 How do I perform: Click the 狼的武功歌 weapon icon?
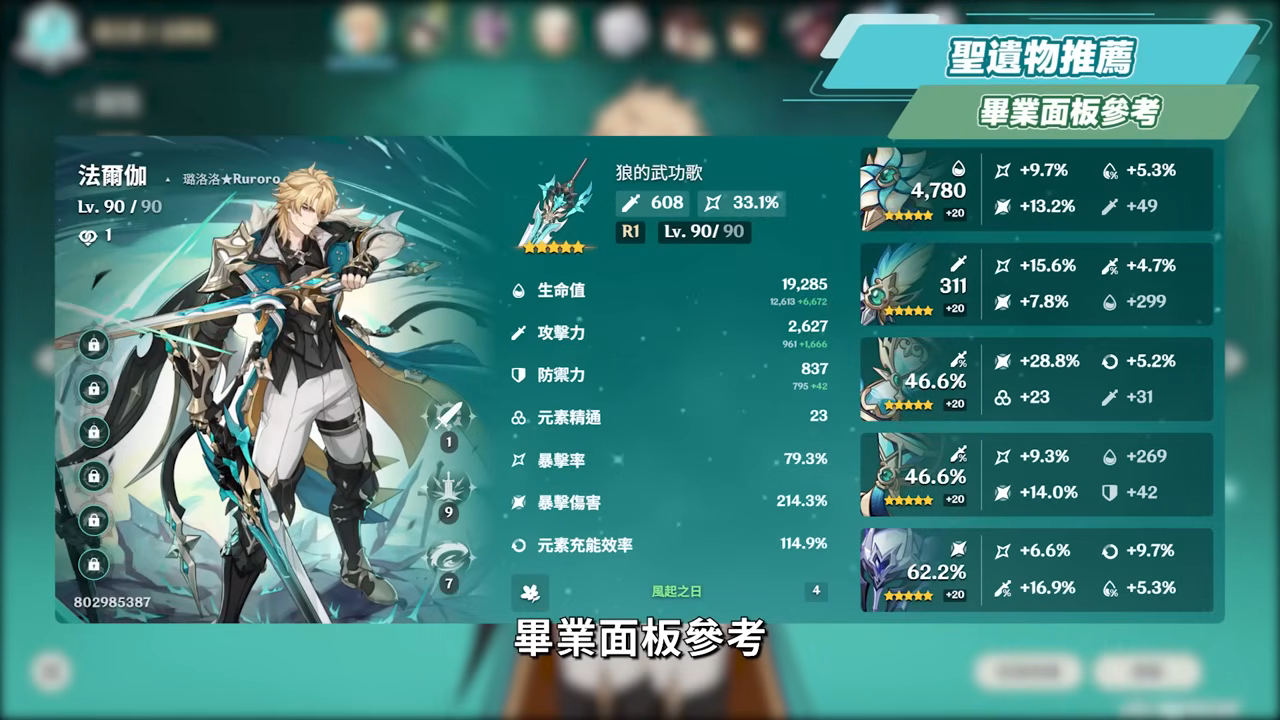click(x=554, y=202)
